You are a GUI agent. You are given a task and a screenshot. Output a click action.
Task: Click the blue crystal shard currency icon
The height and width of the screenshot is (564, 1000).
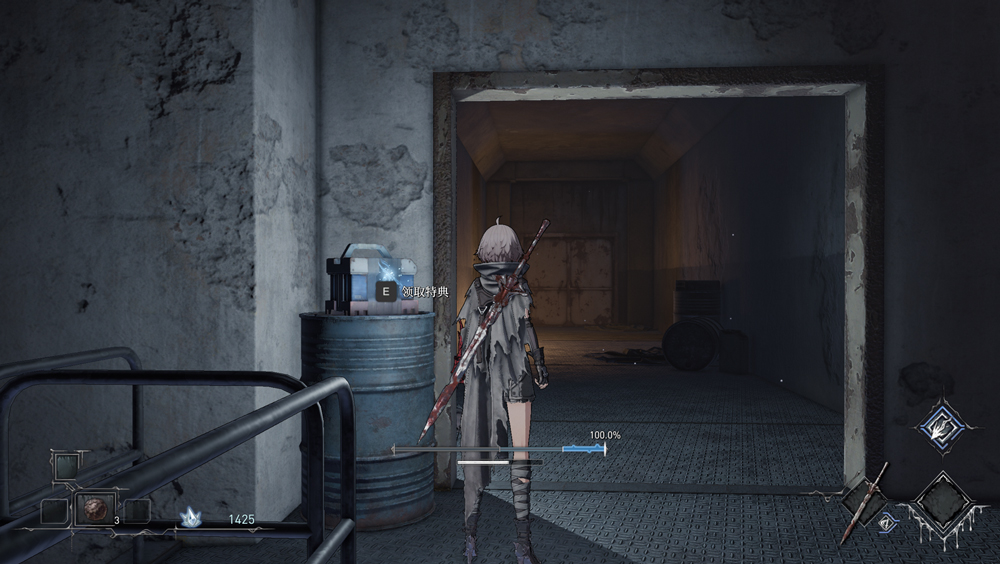point(190,518)
